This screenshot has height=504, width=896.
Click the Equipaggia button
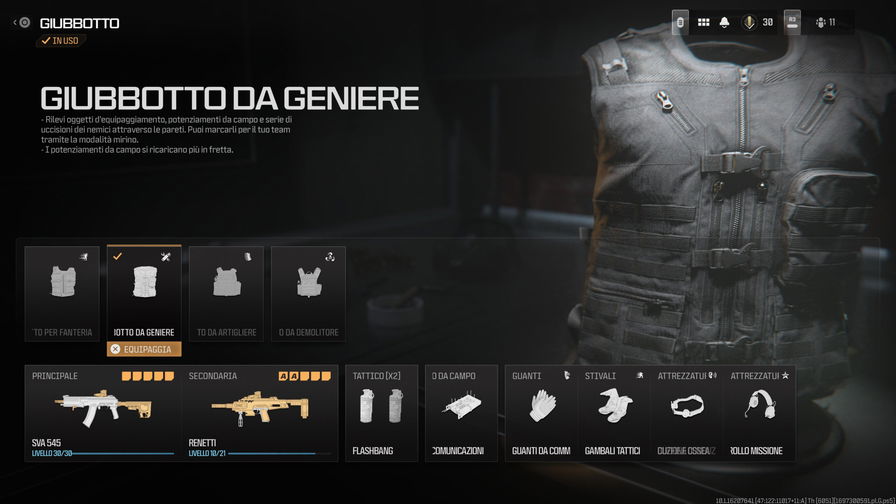pyautogui.click(x=145, y=349)
